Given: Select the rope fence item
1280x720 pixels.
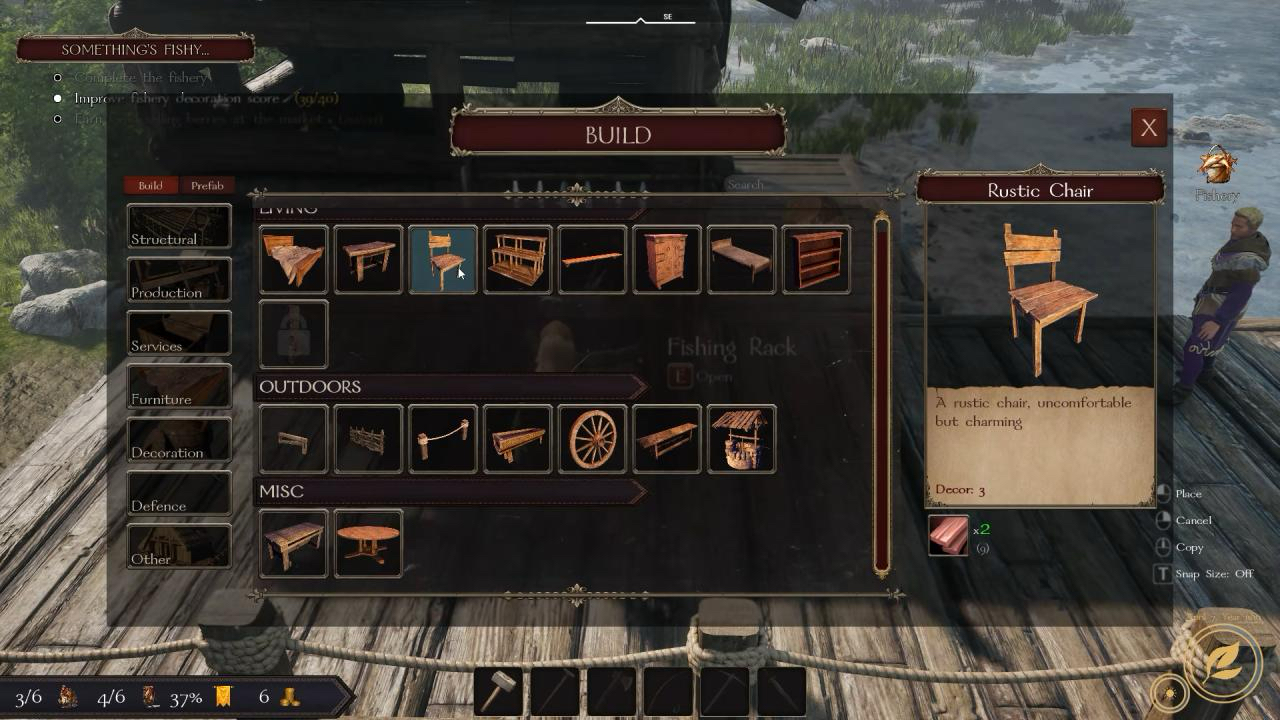Looking at the screenshot, I should (443, 439).
